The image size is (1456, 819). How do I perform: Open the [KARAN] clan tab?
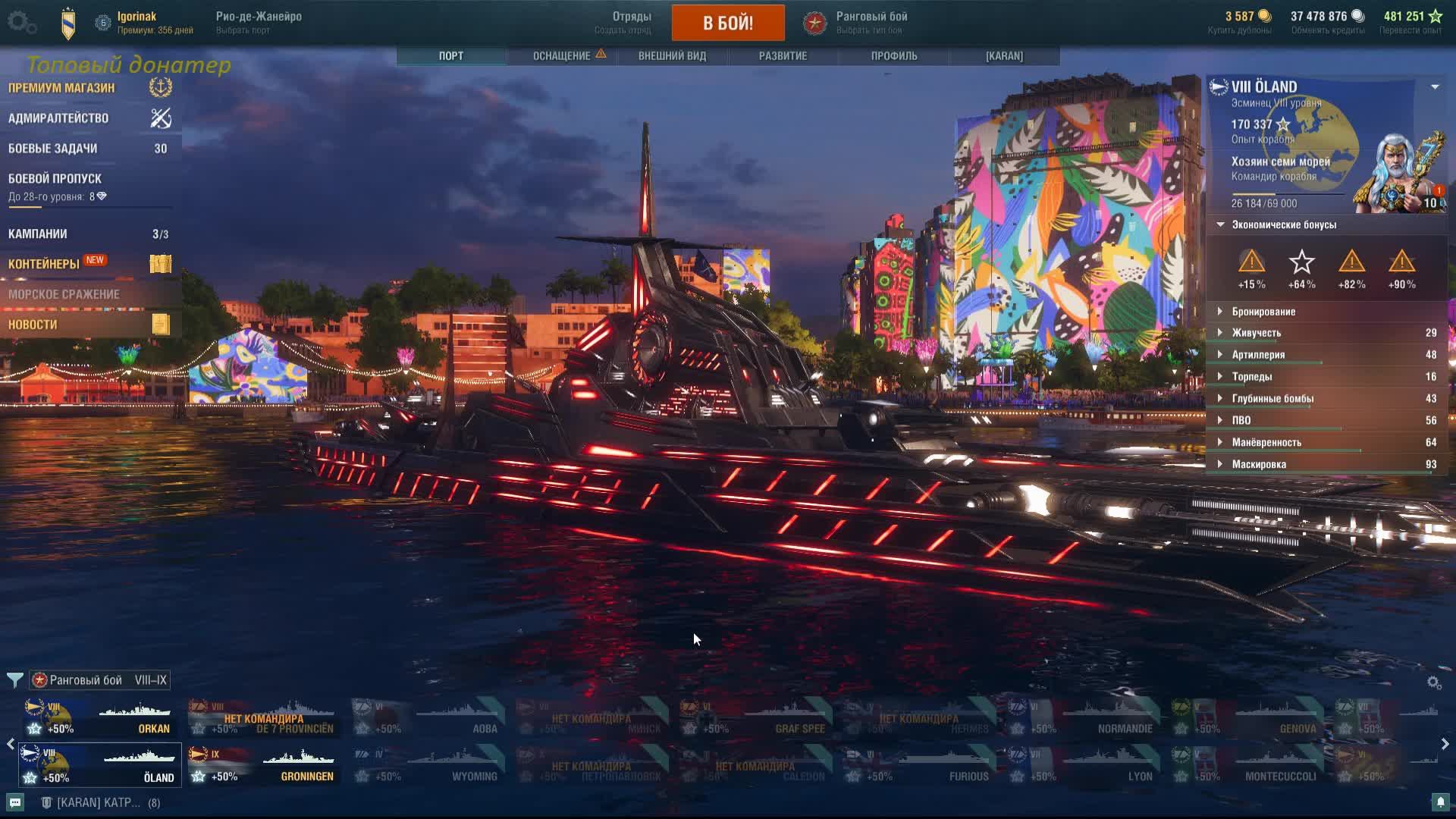tap(1004, 56)
